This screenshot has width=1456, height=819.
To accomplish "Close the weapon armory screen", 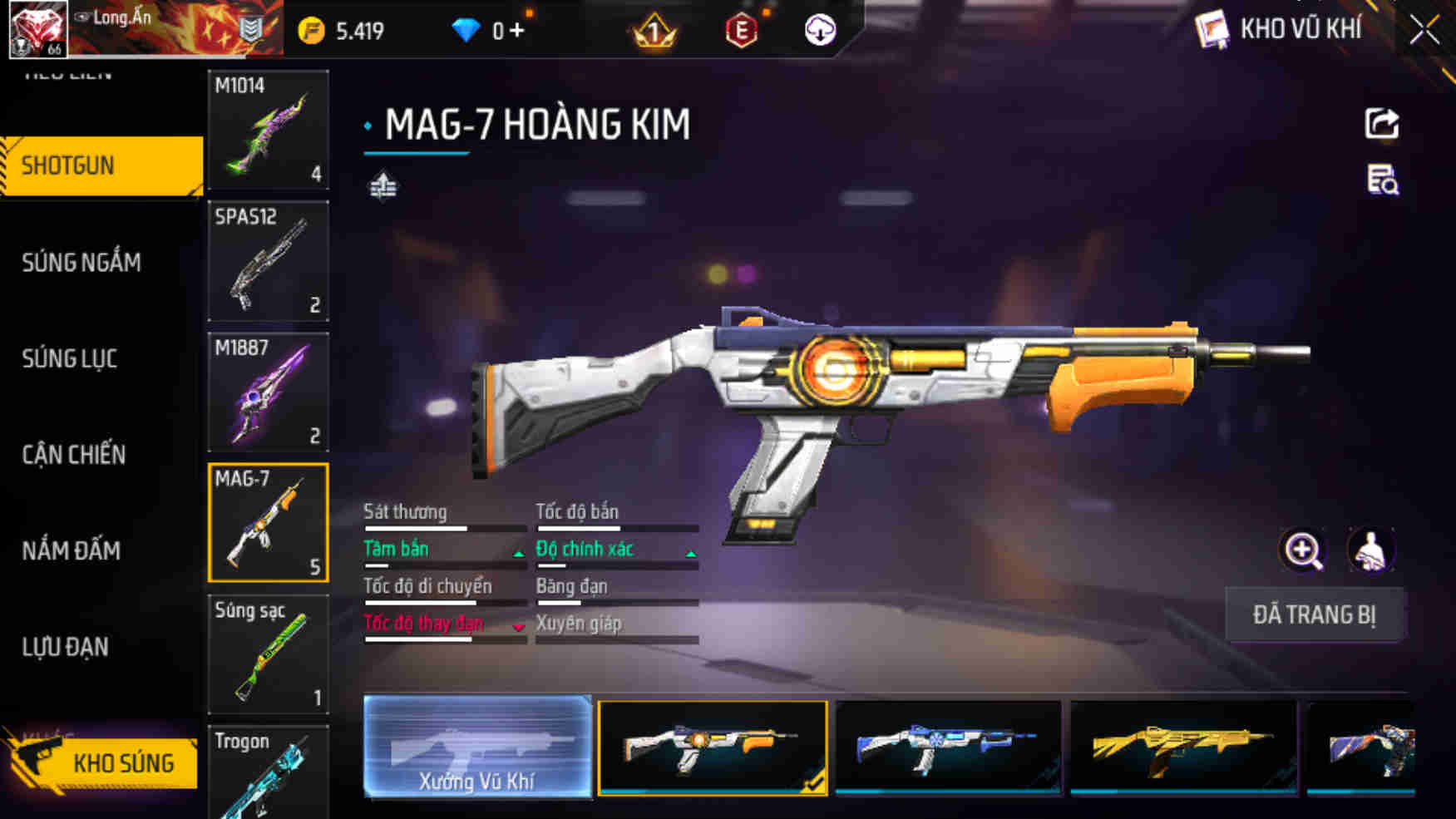I will tap(1424, 31).
